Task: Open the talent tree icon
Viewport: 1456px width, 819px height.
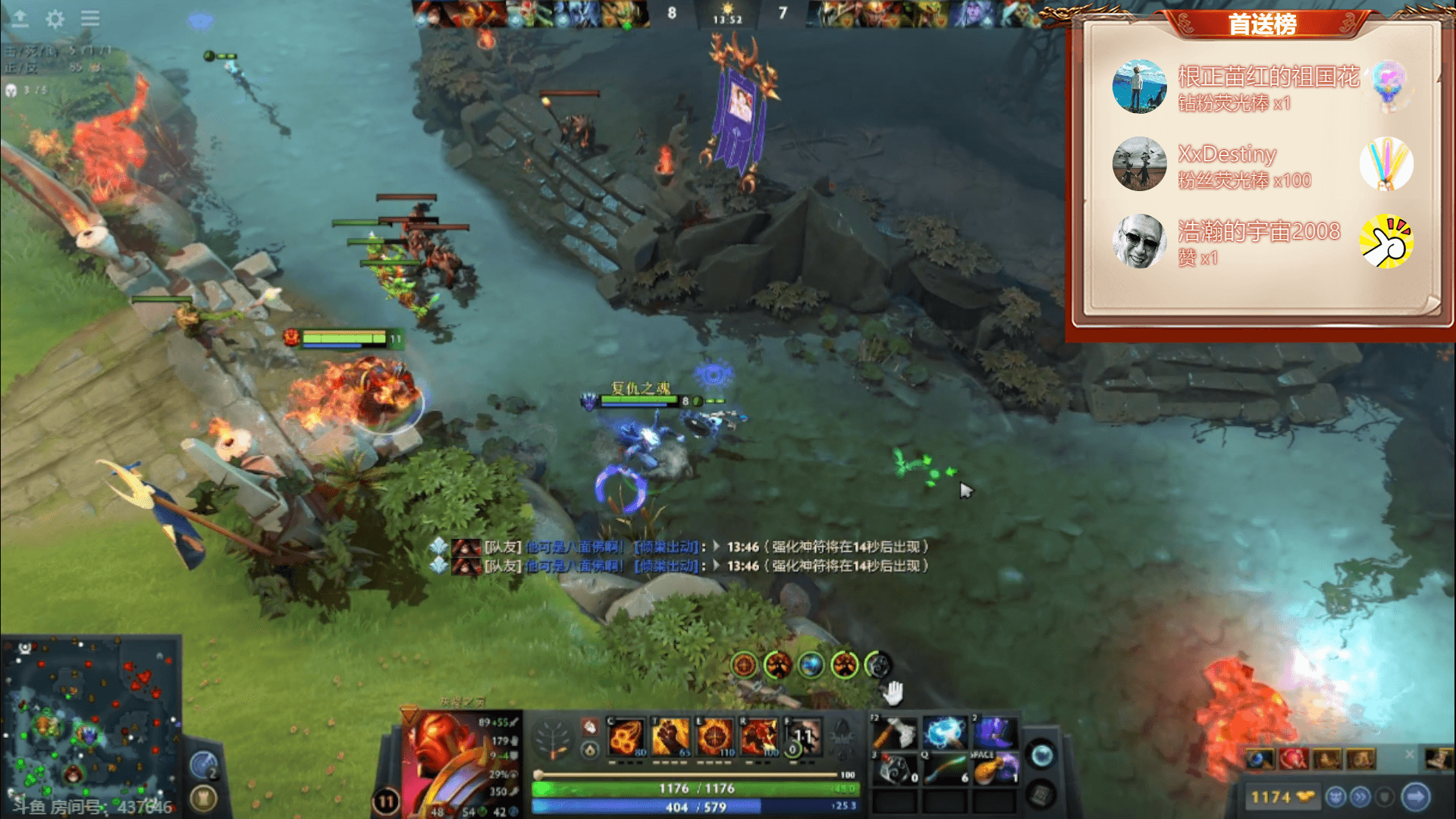Action: [553, 739]
